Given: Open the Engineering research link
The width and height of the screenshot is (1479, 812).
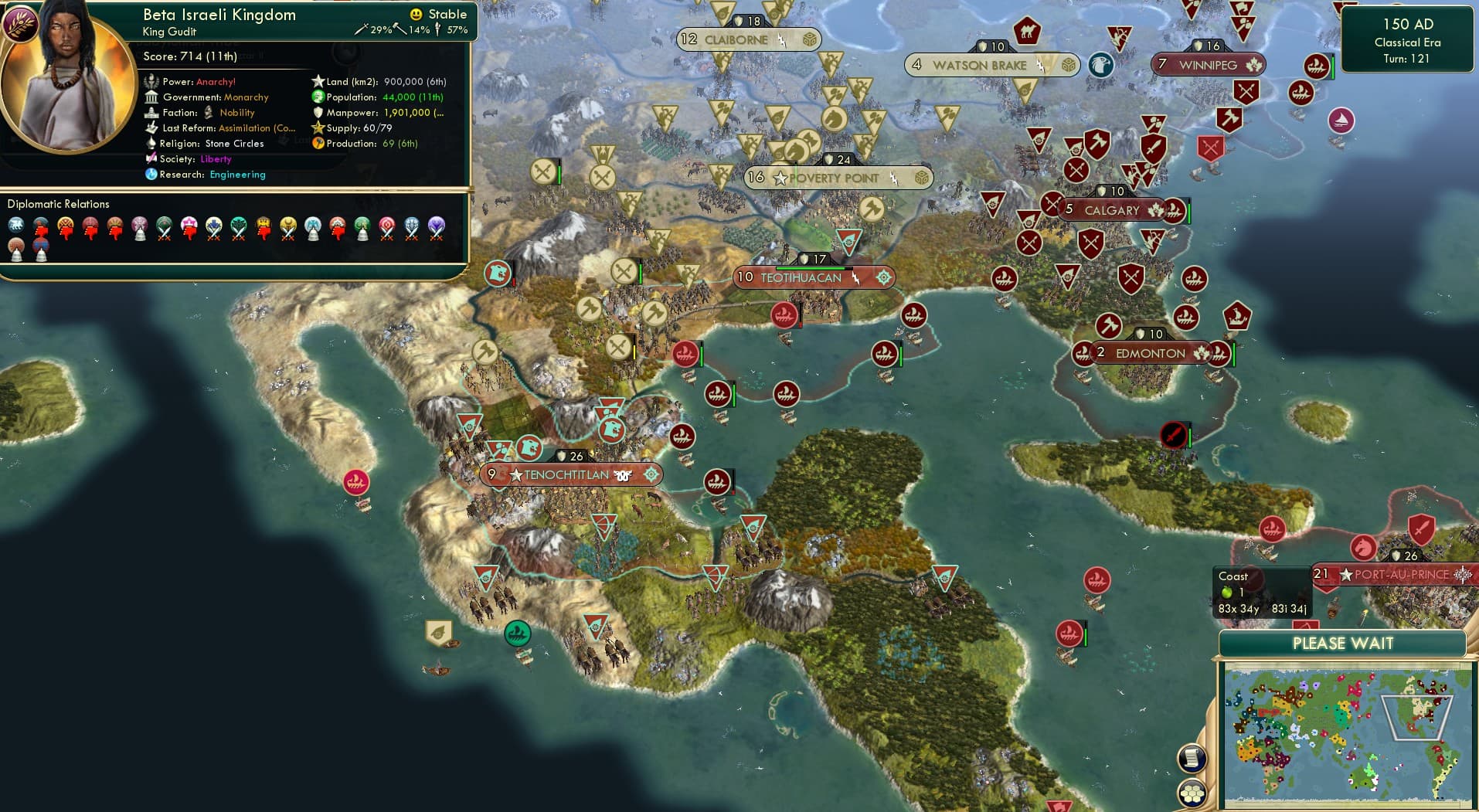Looking at the screenshot, I should (x=237, y=175).
